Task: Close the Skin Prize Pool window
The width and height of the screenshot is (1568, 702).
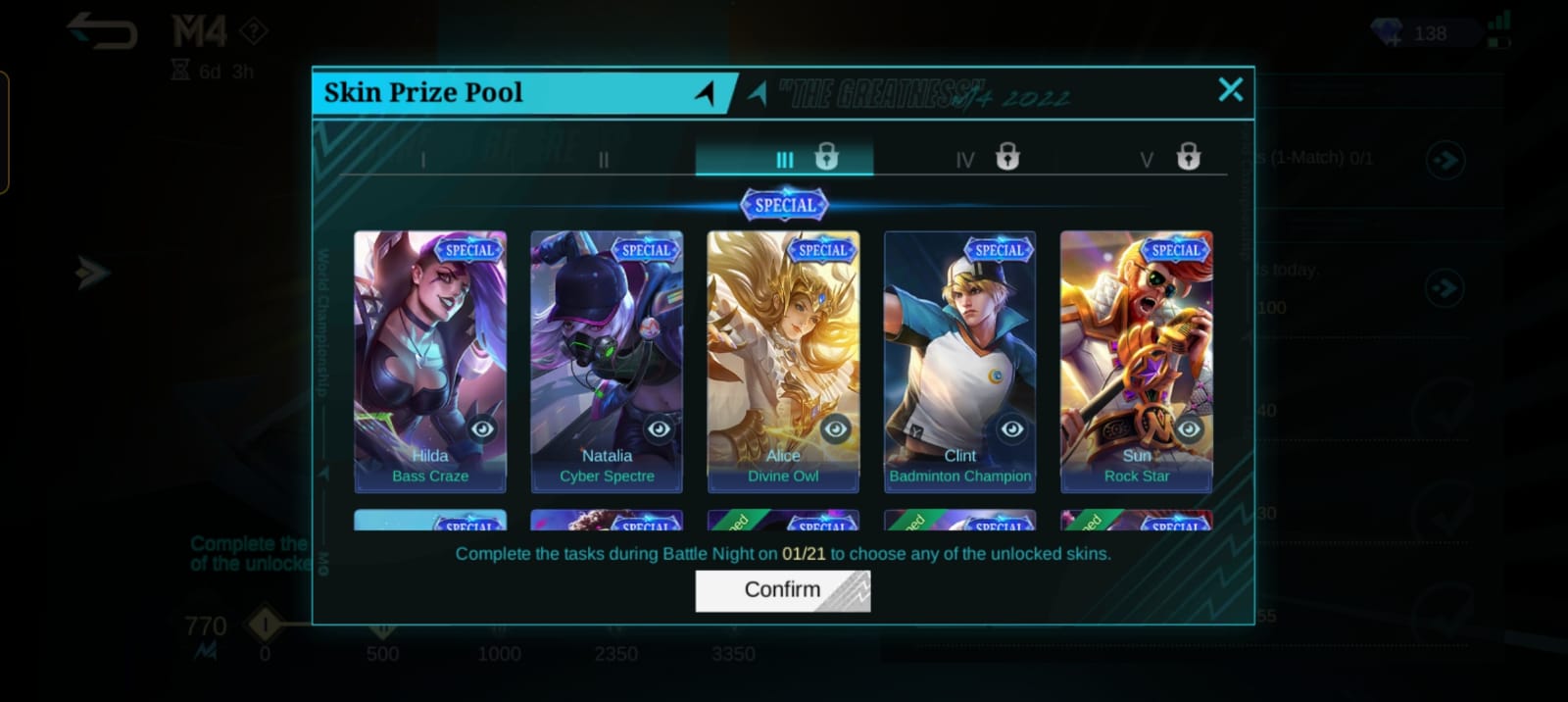Action: 1230,90
